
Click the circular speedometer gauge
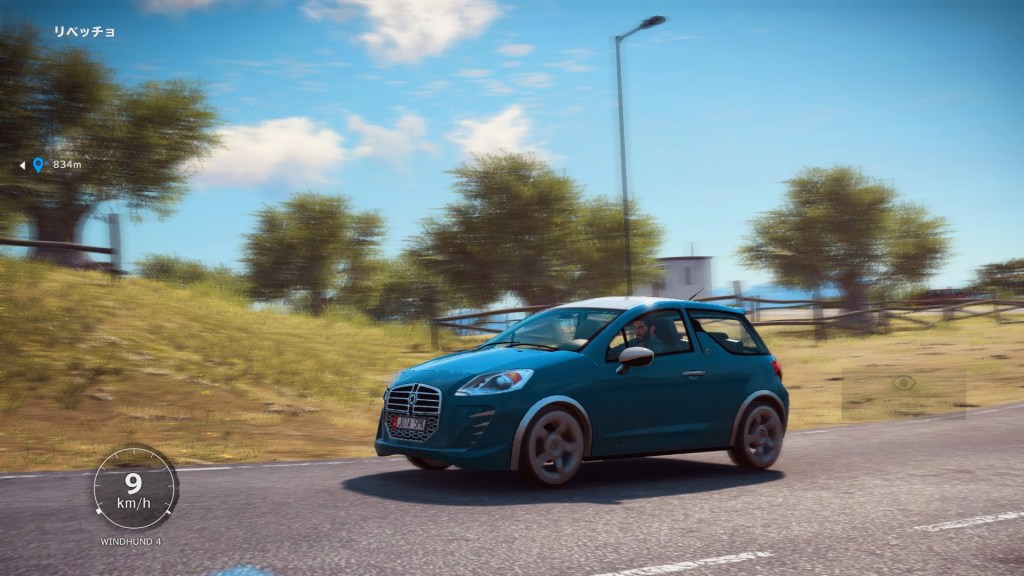[134, 488]
